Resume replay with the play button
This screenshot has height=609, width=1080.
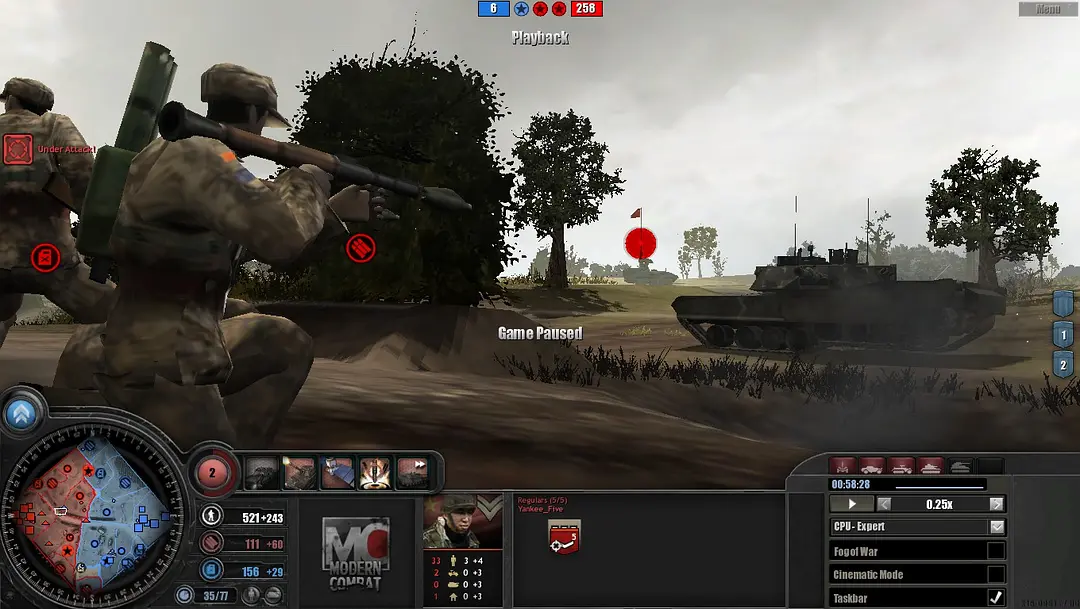coord(852,504)
